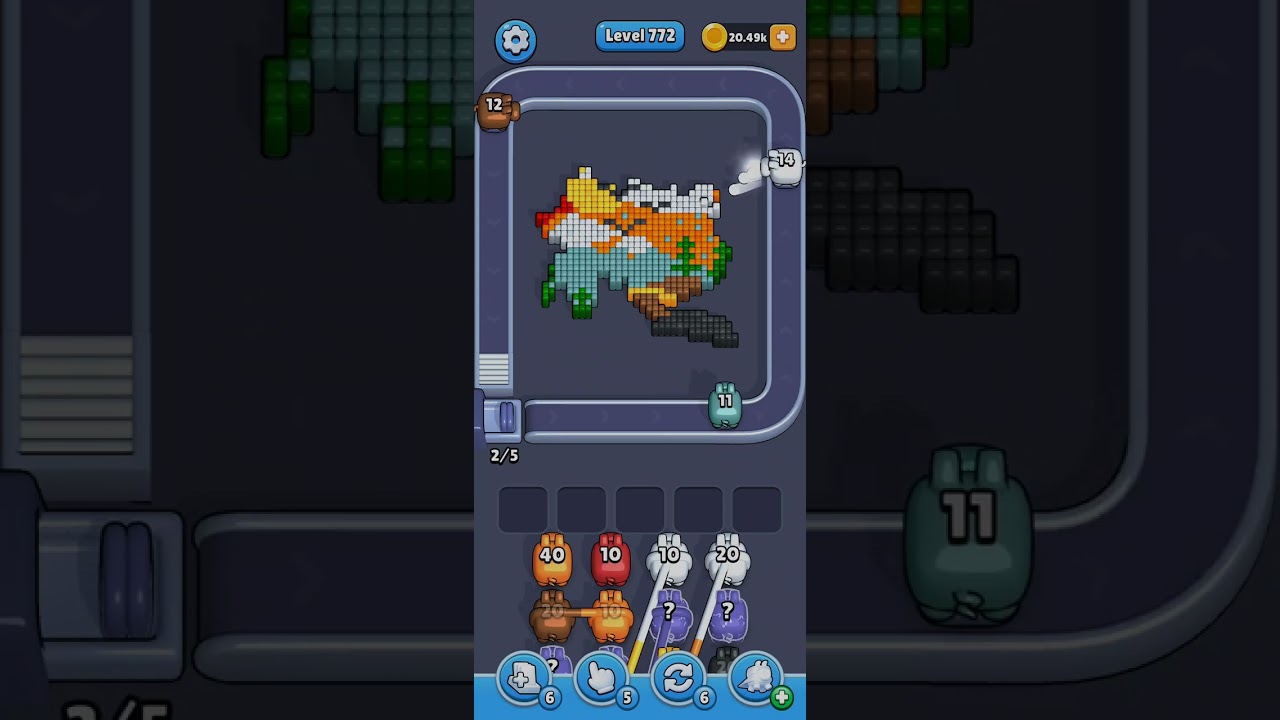Use the add-slot booster with plus icon
1280x720 pixels.
tap(524, 680)
